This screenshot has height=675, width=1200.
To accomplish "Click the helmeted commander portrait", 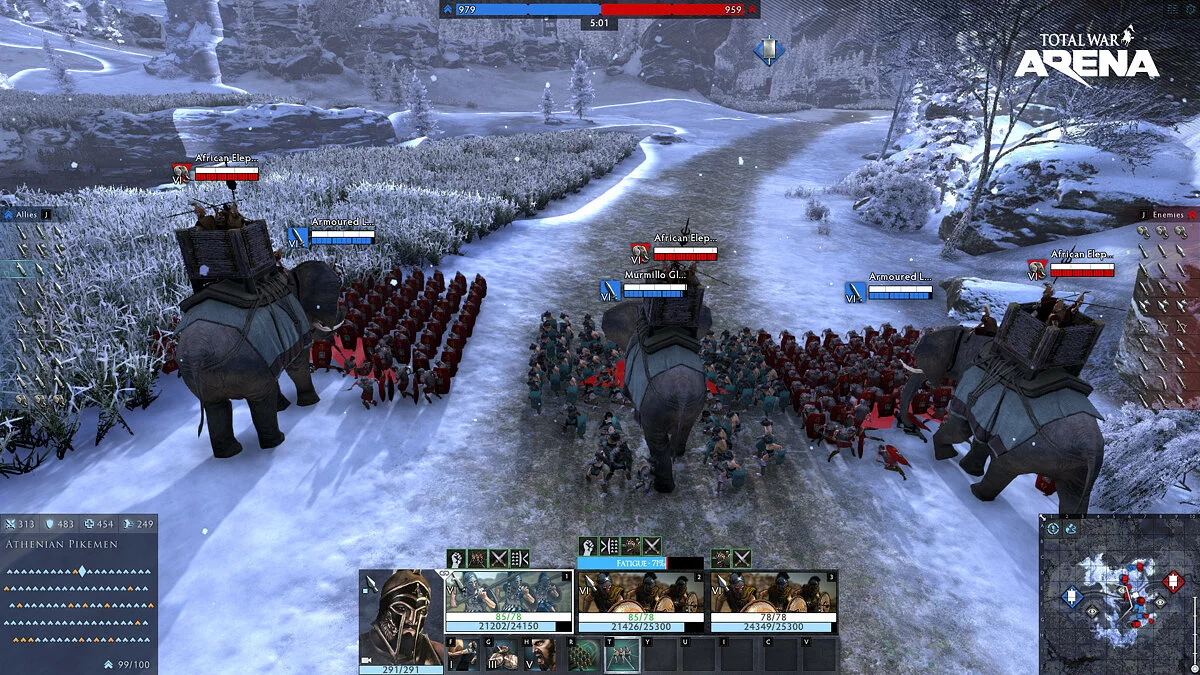I will pos(401,615).
